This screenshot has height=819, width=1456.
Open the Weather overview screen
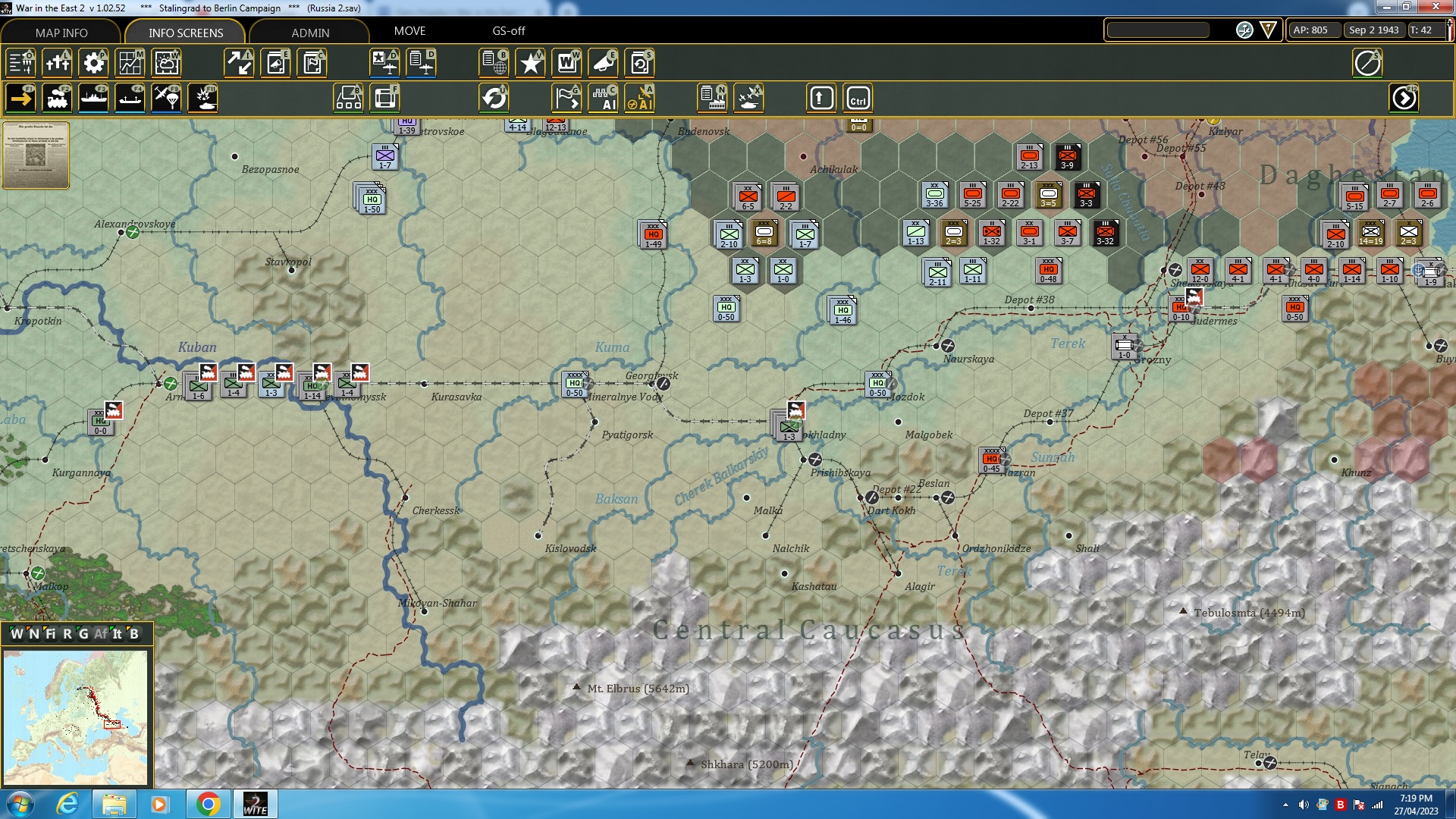click(166, 63)
